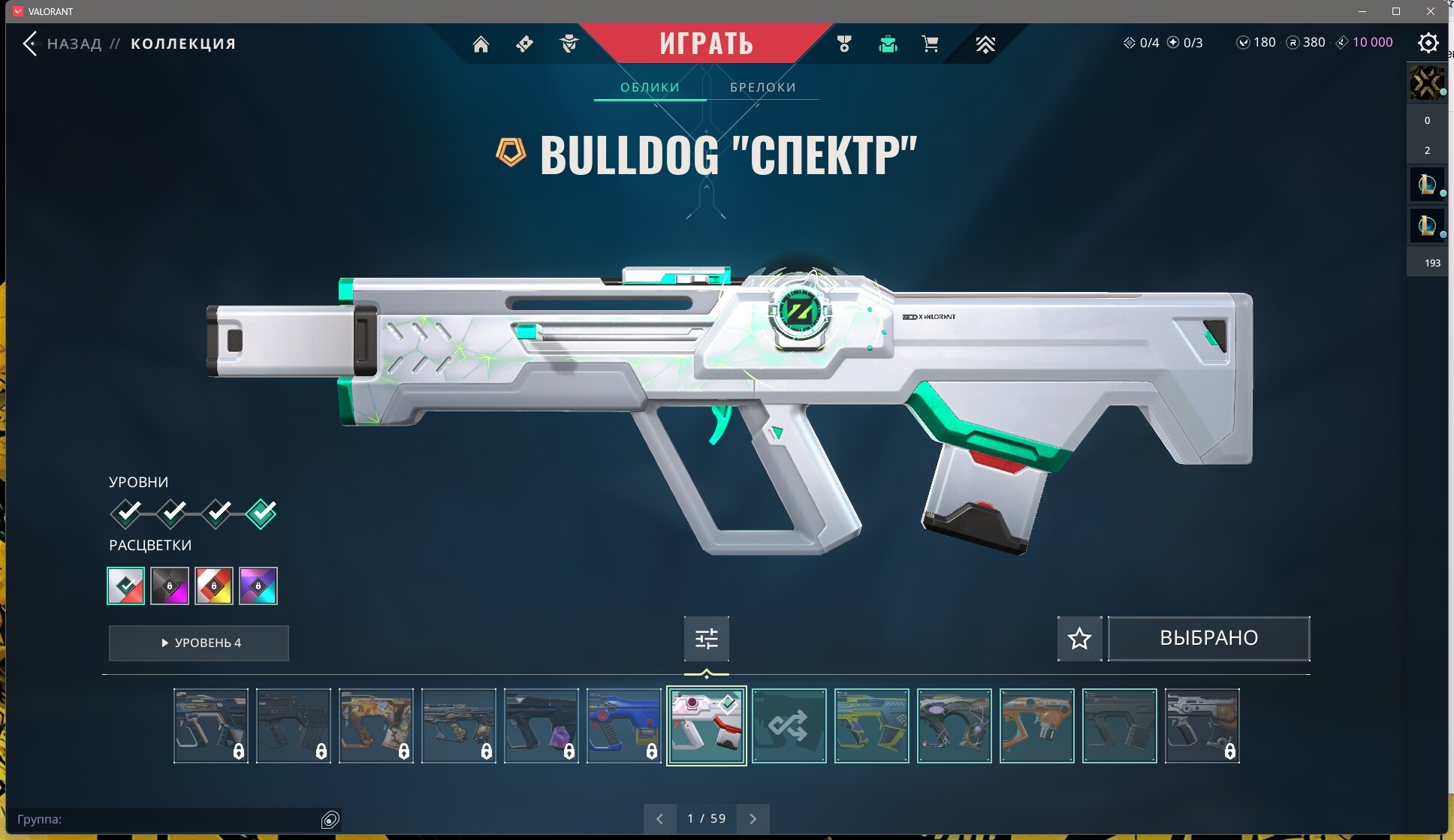Open the skin filter sliders button

pyautogui.click(x=706, y=639)
